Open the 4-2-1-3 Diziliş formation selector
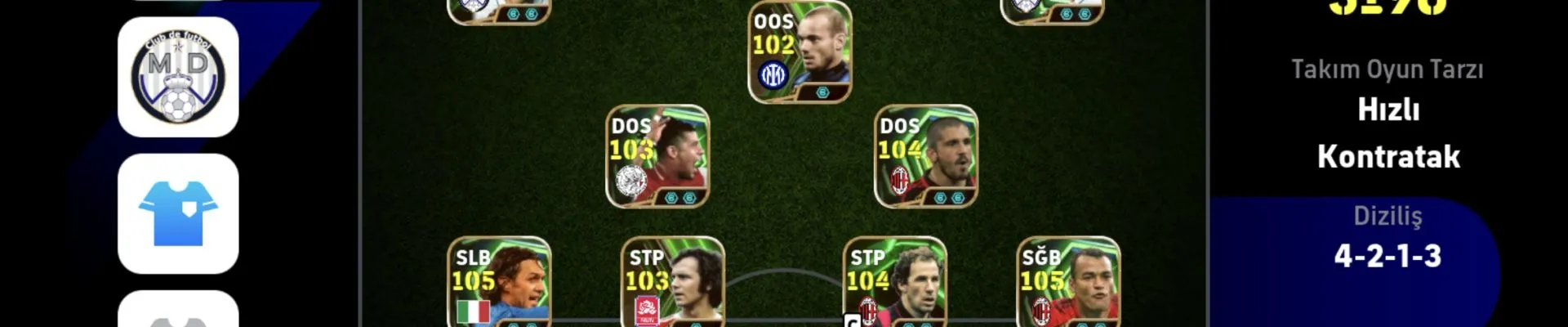This screenshot has height=327, width=1568. pos(1388,255)
